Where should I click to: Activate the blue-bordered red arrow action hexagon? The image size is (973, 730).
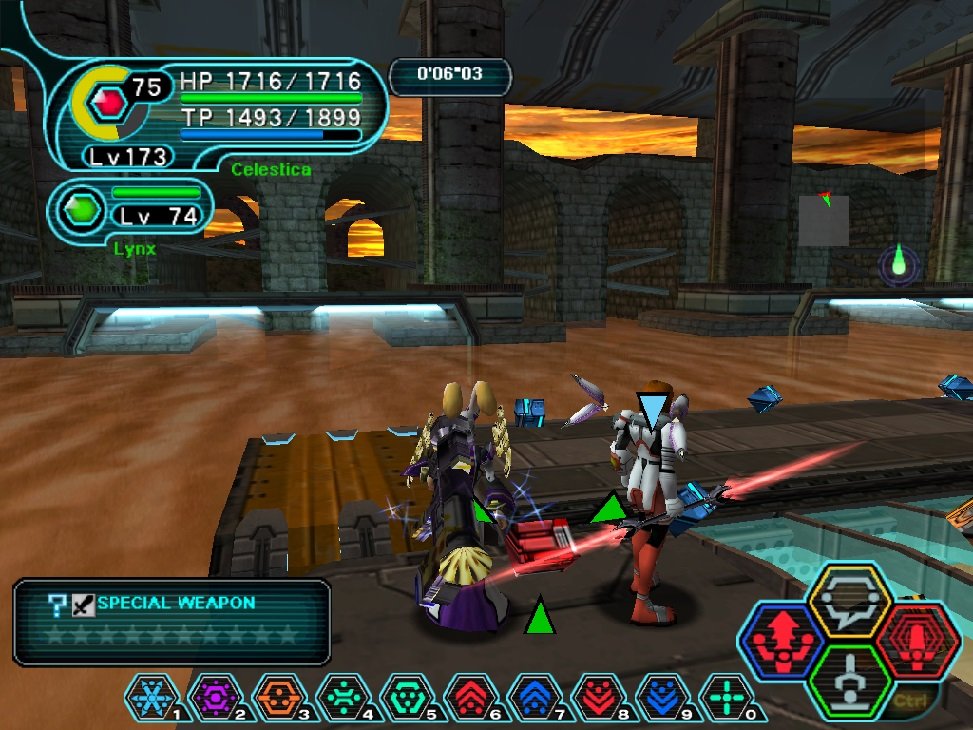783,641
